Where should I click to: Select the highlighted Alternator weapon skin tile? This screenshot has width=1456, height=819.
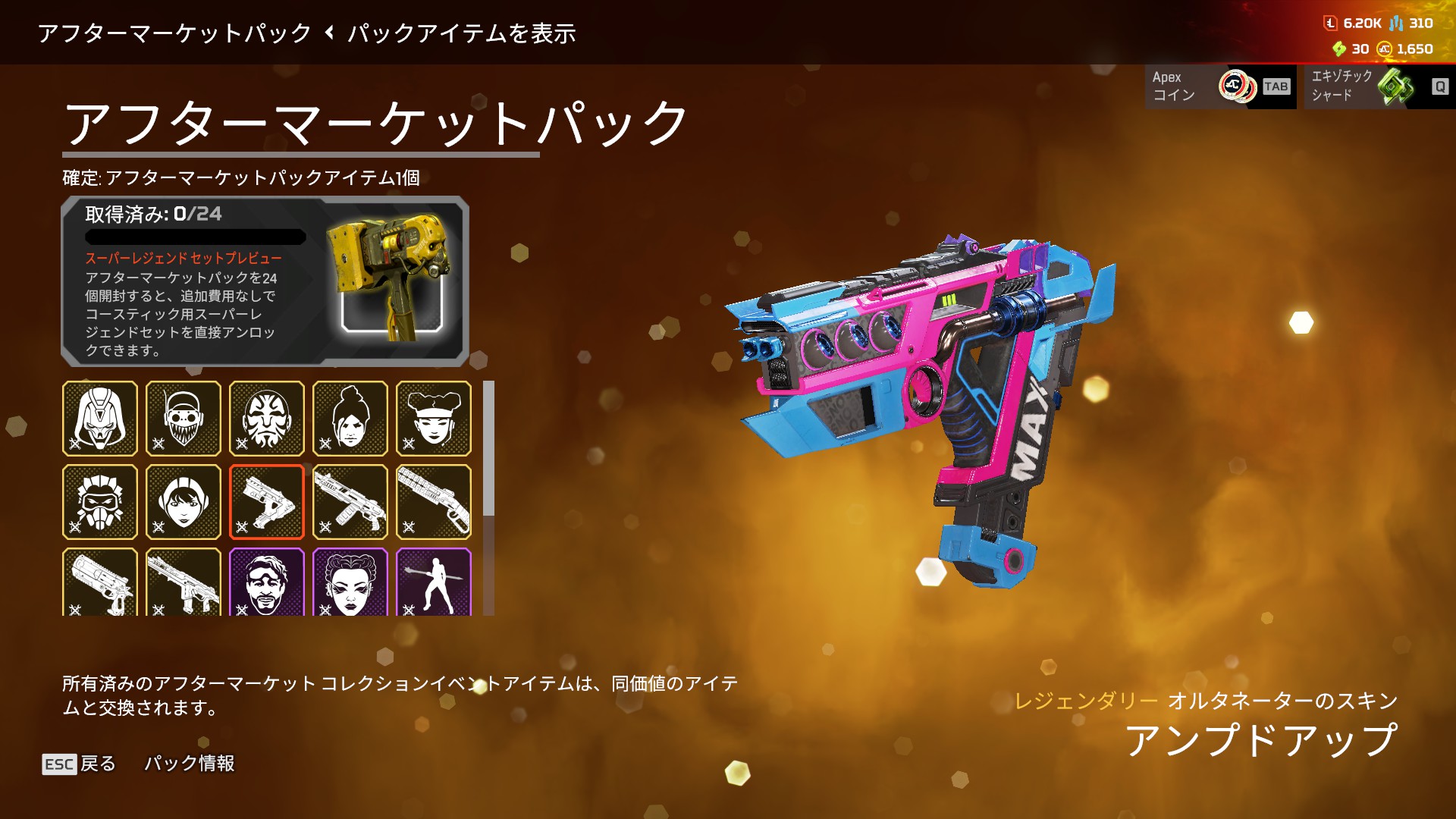click(267, 502)
